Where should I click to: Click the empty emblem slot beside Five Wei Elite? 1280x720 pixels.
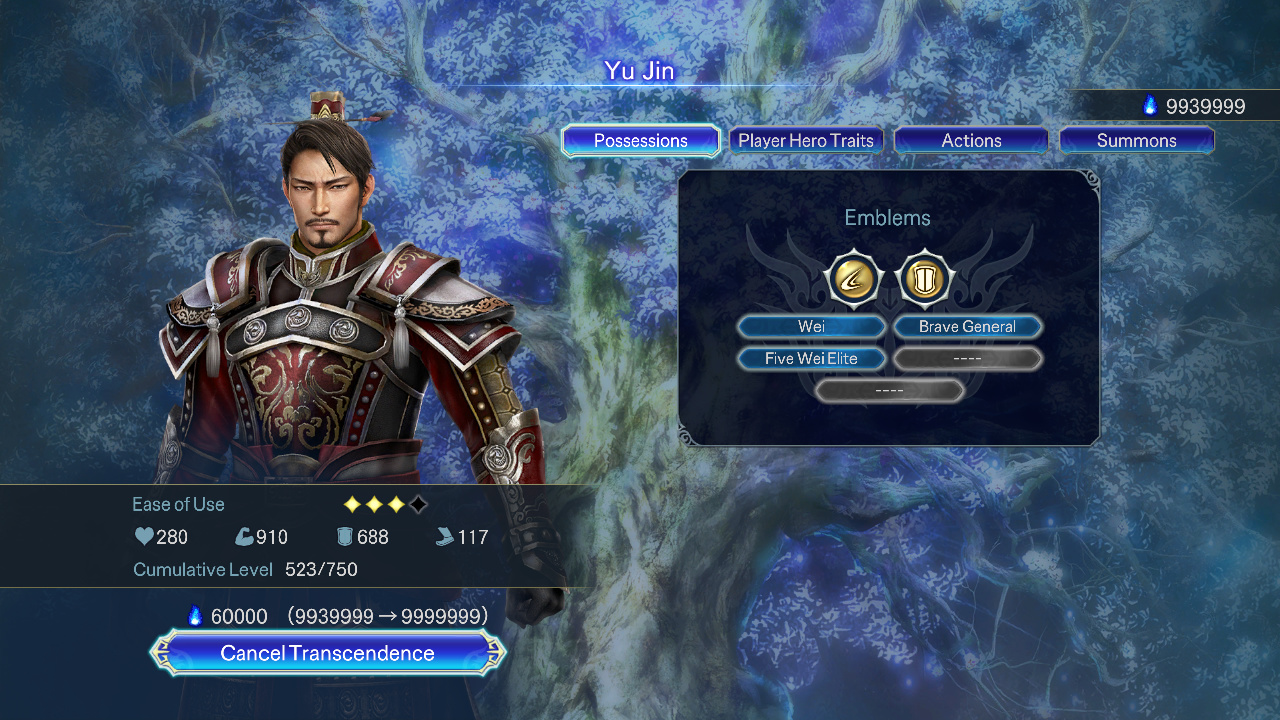(x=967, y=358)
